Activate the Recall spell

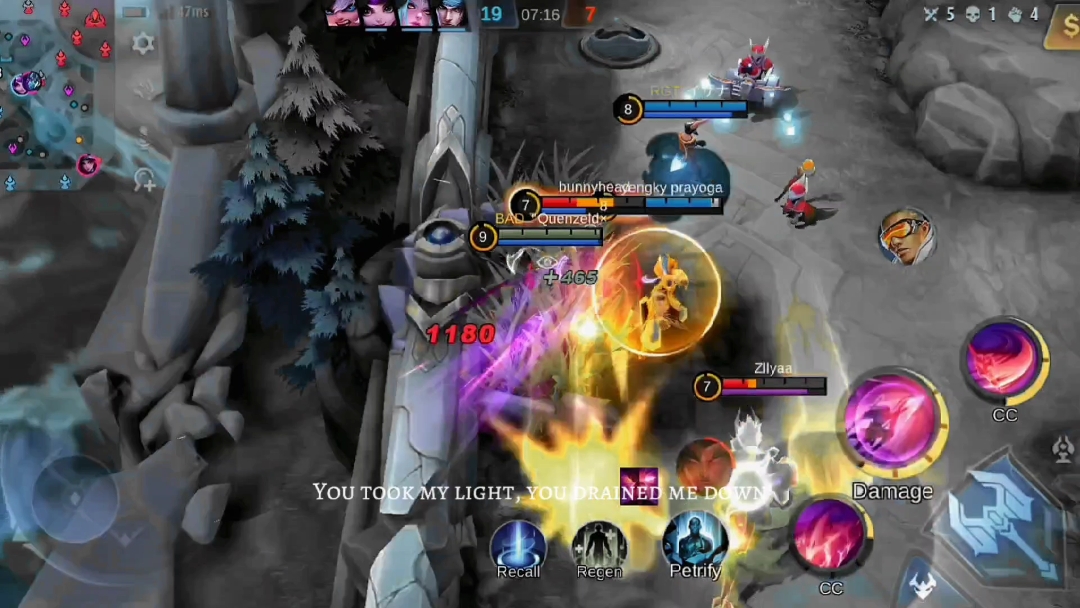[x=518, y=545]
